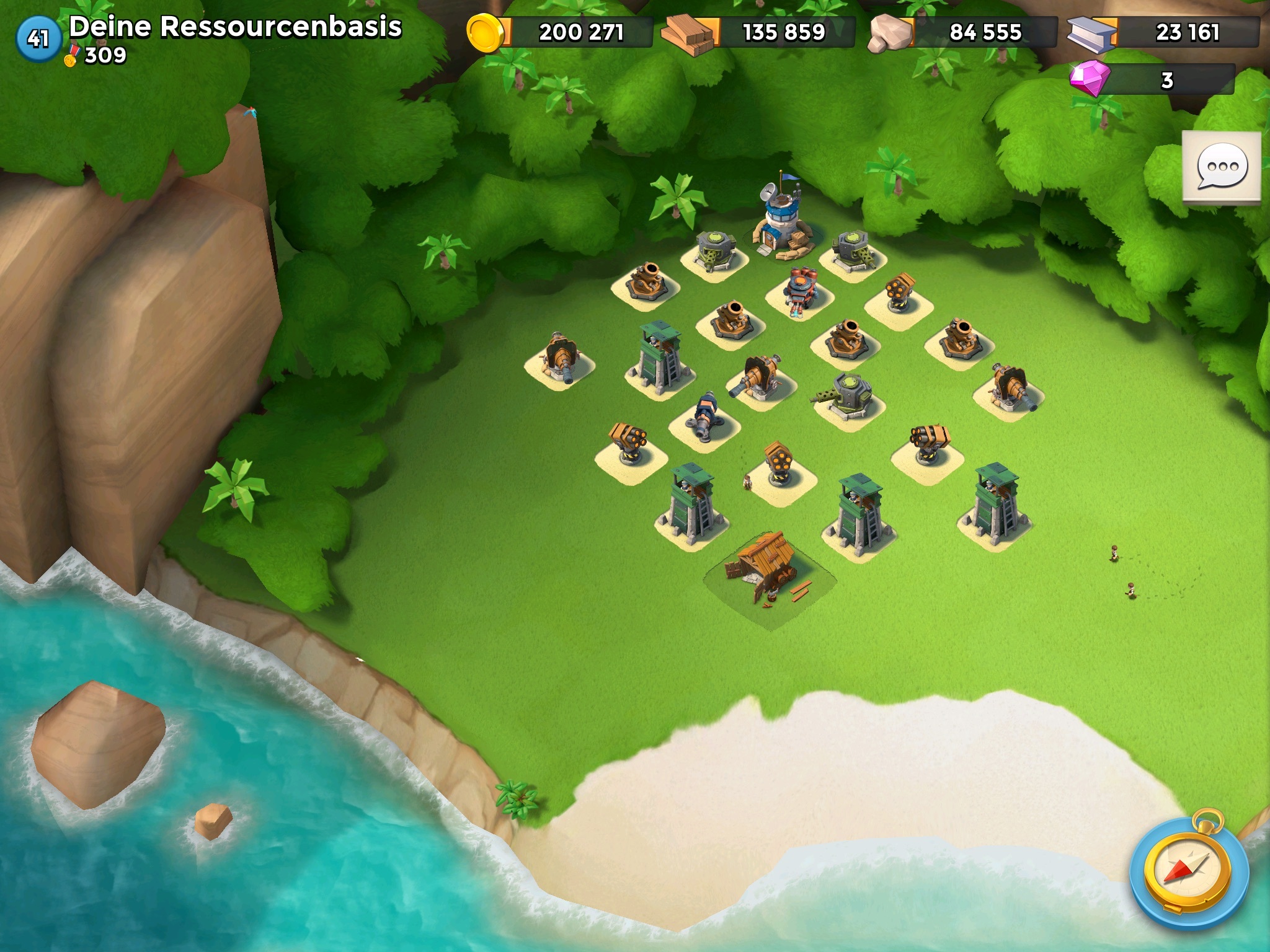Open the diamond shop via the pink gem
The height and width of the screenshot is (952, 1270).
pos(1090,79)
